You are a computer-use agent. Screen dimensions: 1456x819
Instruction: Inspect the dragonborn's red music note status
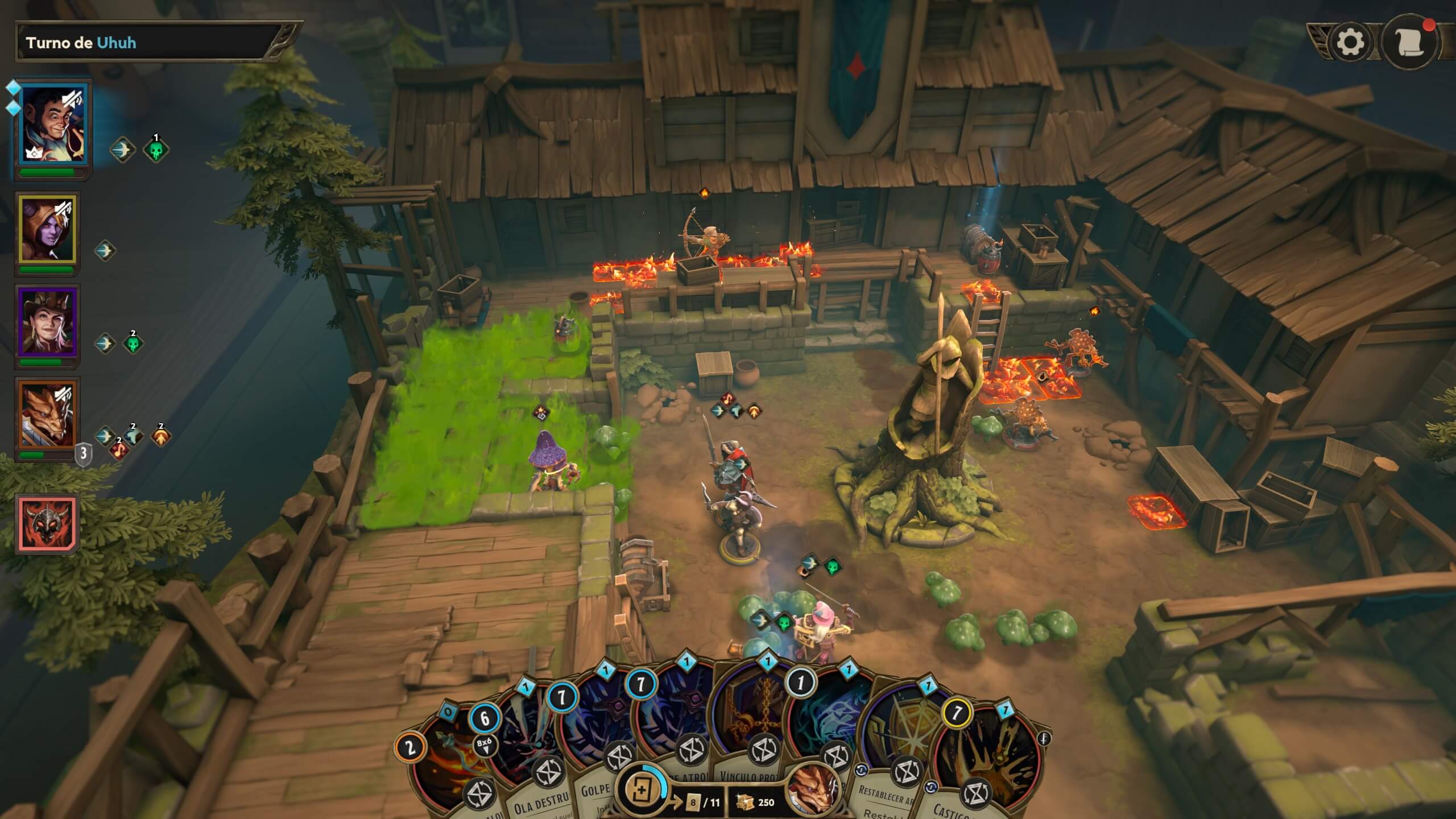tap(119, 450)
